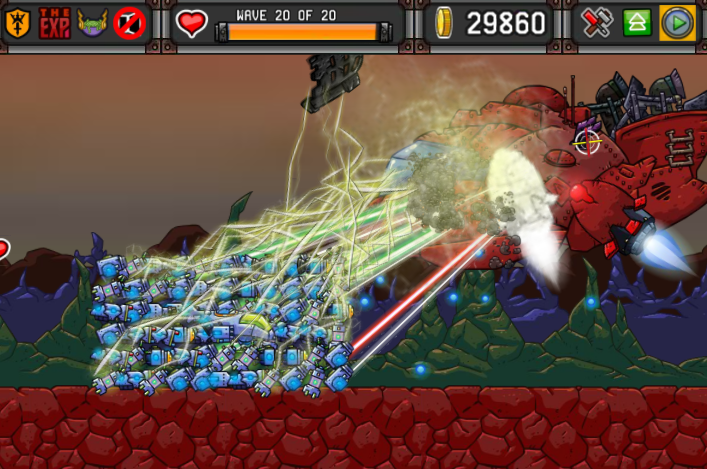The image size is (707, 469).
Task: Click the green horned alien head icon
Action: tap(92, 23)
